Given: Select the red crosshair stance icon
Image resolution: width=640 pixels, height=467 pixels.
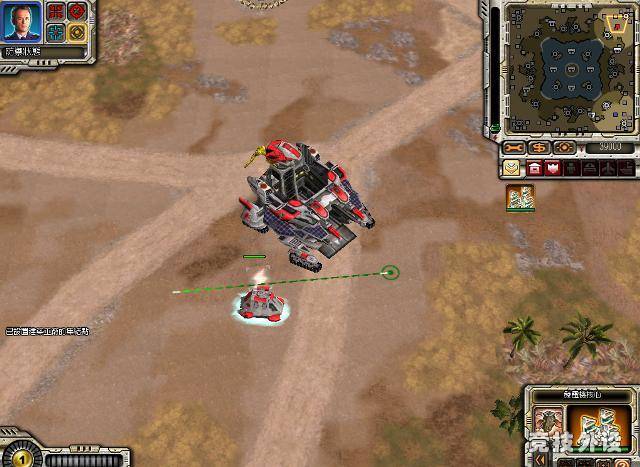Looking at the screenshot, I should pos(76,12).
